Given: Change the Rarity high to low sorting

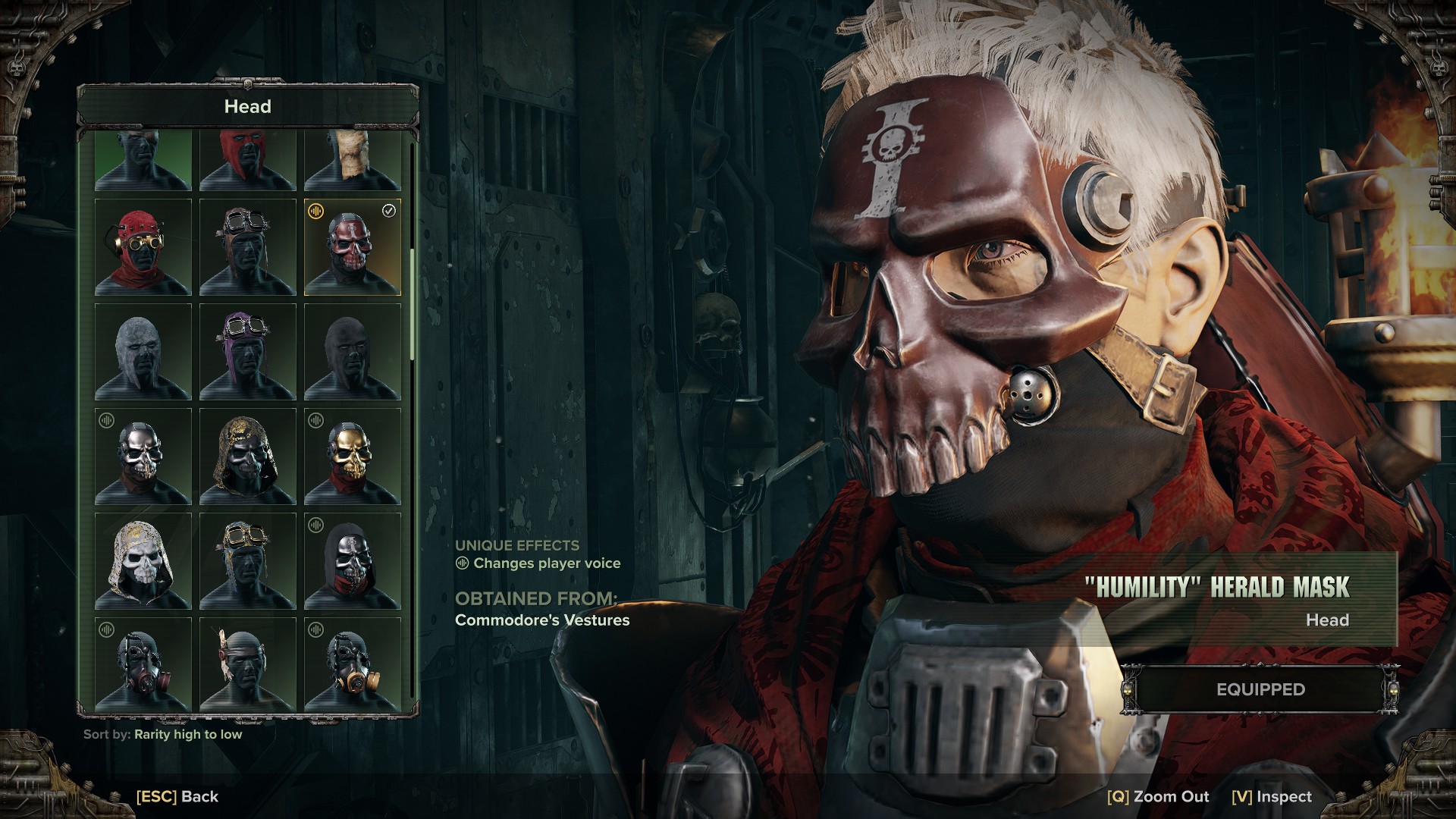Looking at the screenshot, I should [187, 734].
